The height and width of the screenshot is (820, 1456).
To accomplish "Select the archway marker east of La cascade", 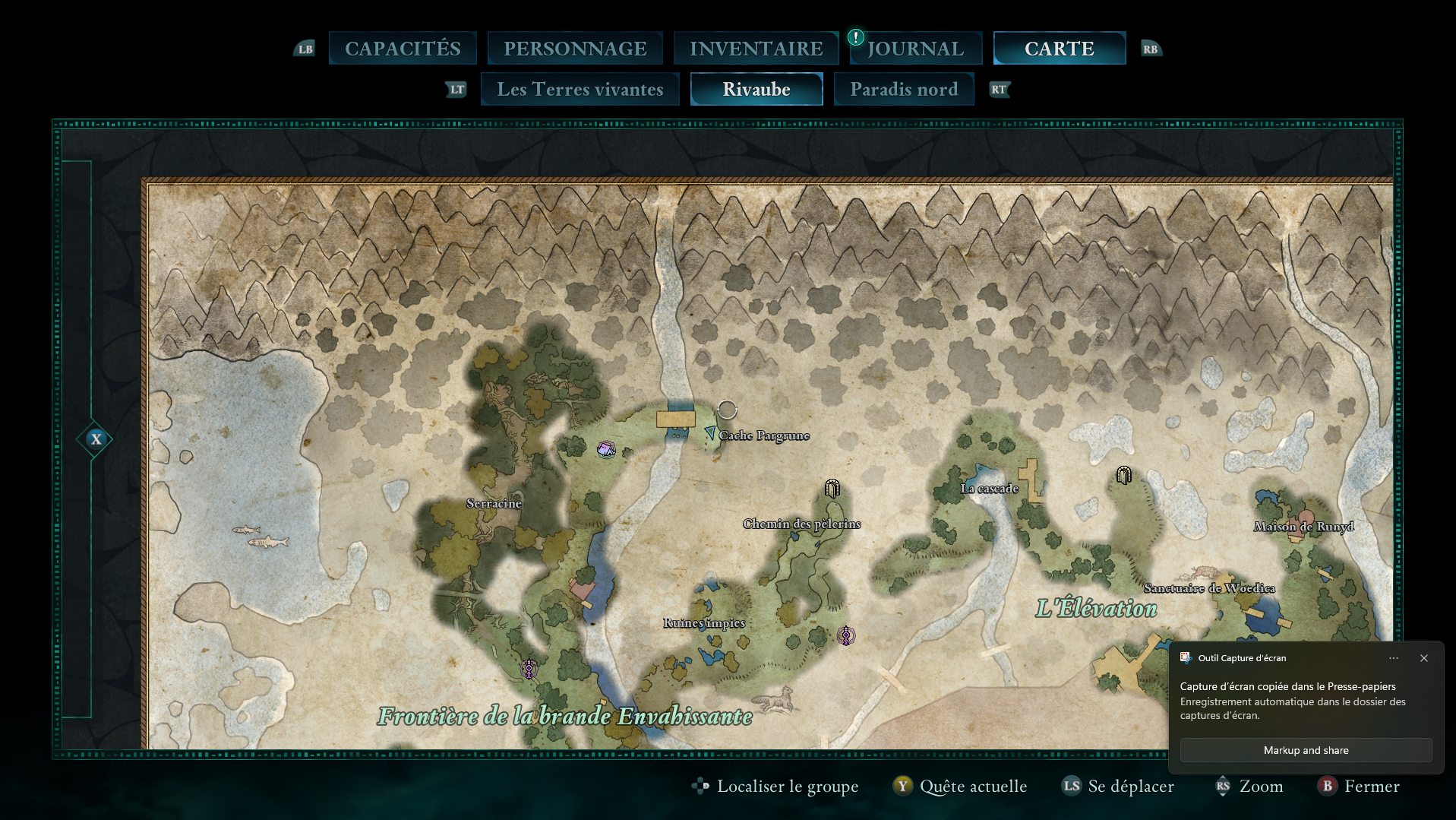I will 1124,476.
